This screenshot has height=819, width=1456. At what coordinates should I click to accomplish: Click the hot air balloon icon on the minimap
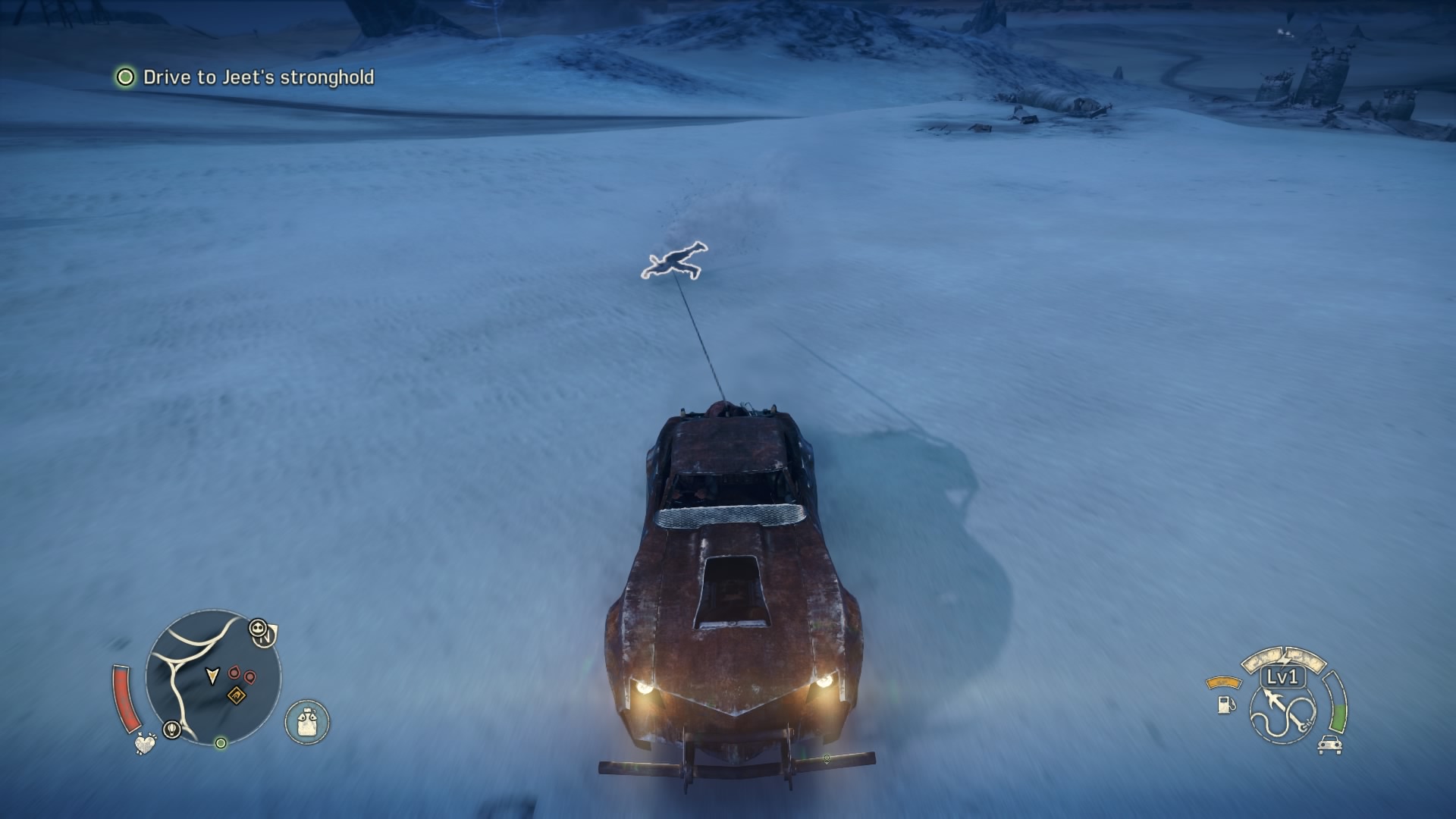[172, 729]
